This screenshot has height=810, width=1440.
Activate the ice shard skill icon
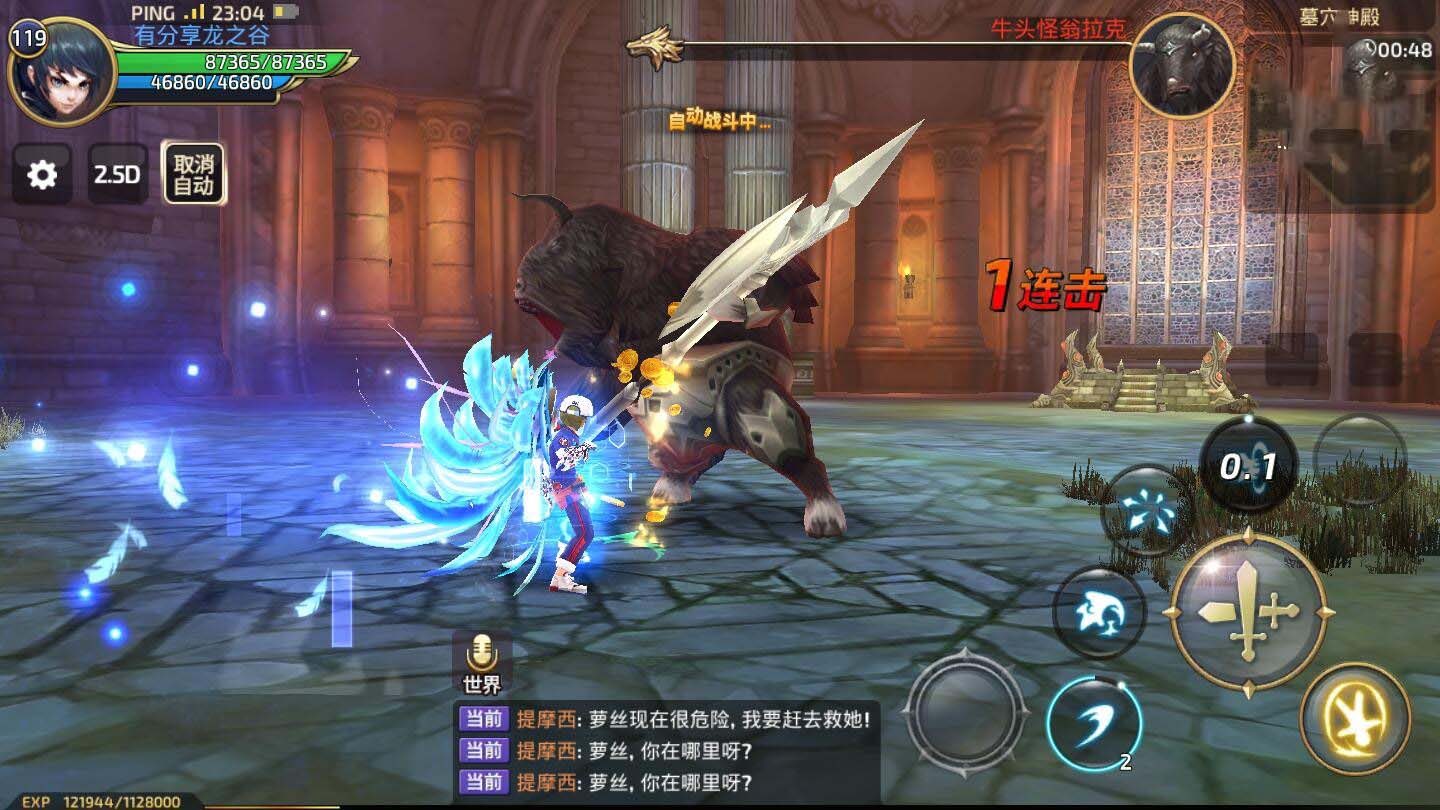(x=1147, y=513)
